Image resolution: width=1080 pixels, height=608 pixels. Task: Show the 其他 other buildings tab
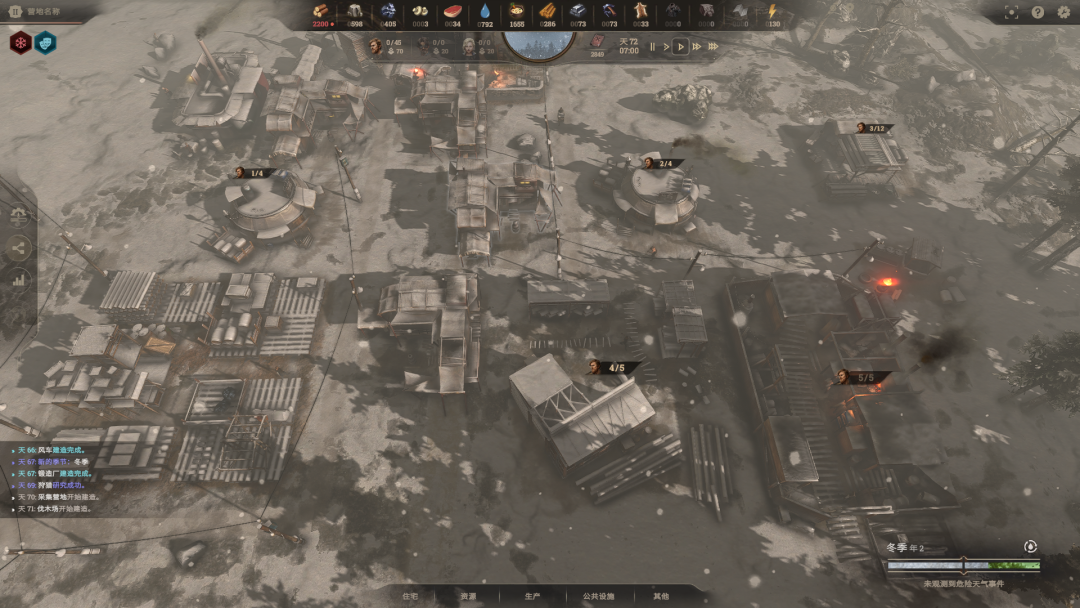point(661,596)
